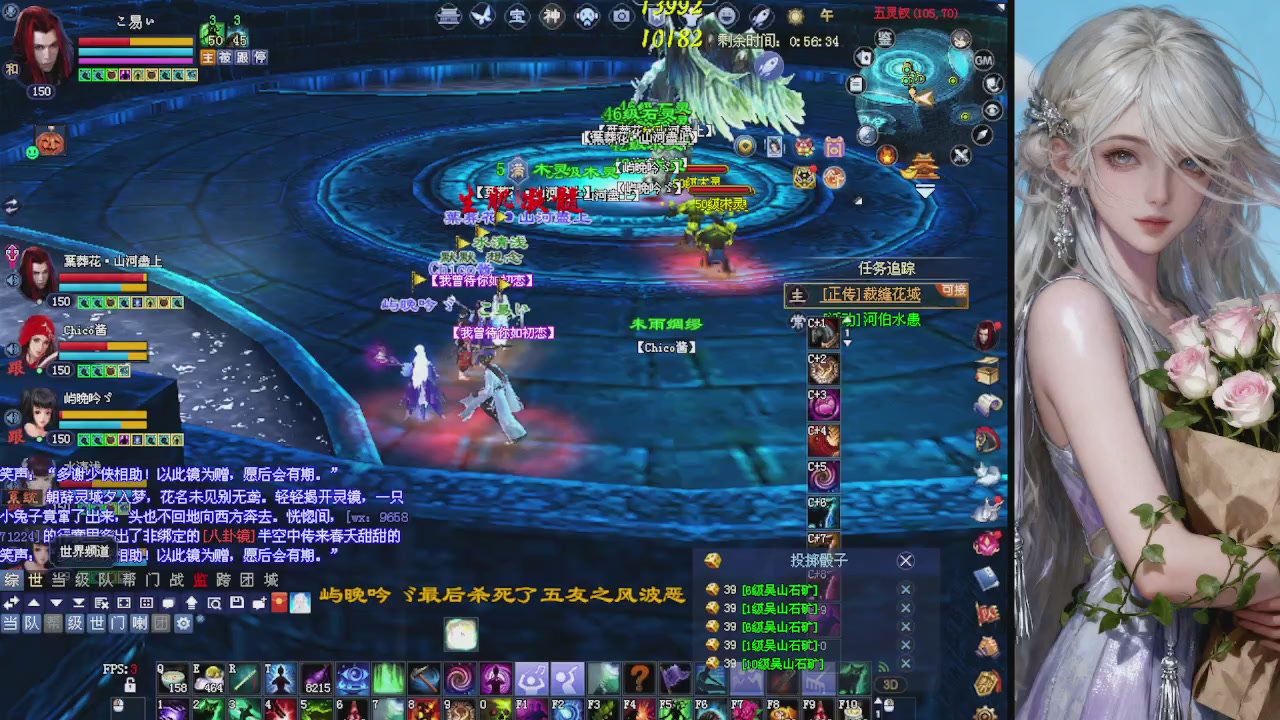
Task: Click 可接 to accept quest 裁缝花城
Action: tap(953, 292)
